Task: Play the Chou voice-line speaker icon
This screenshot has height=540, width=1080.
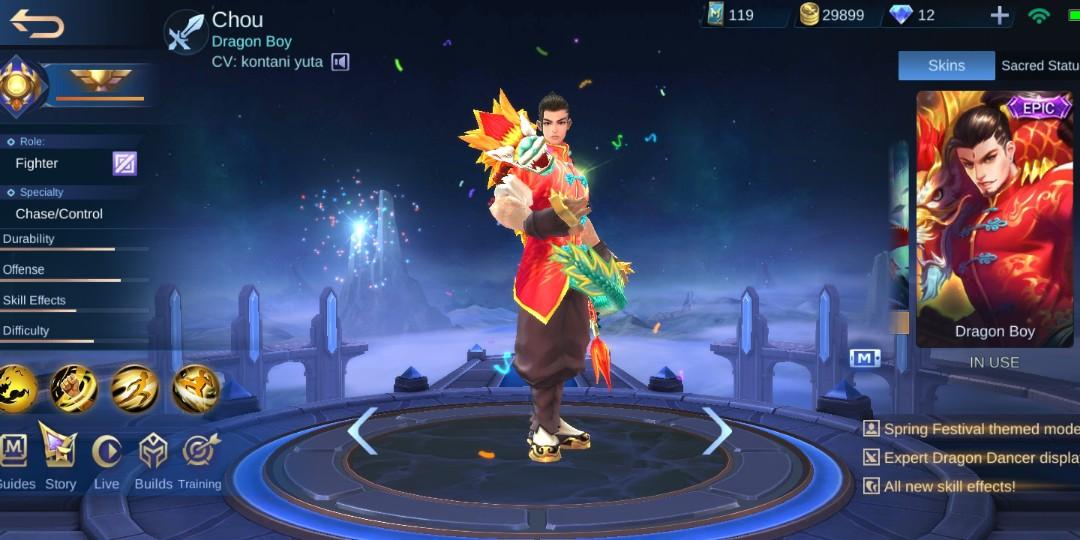Action: (340, 62)
